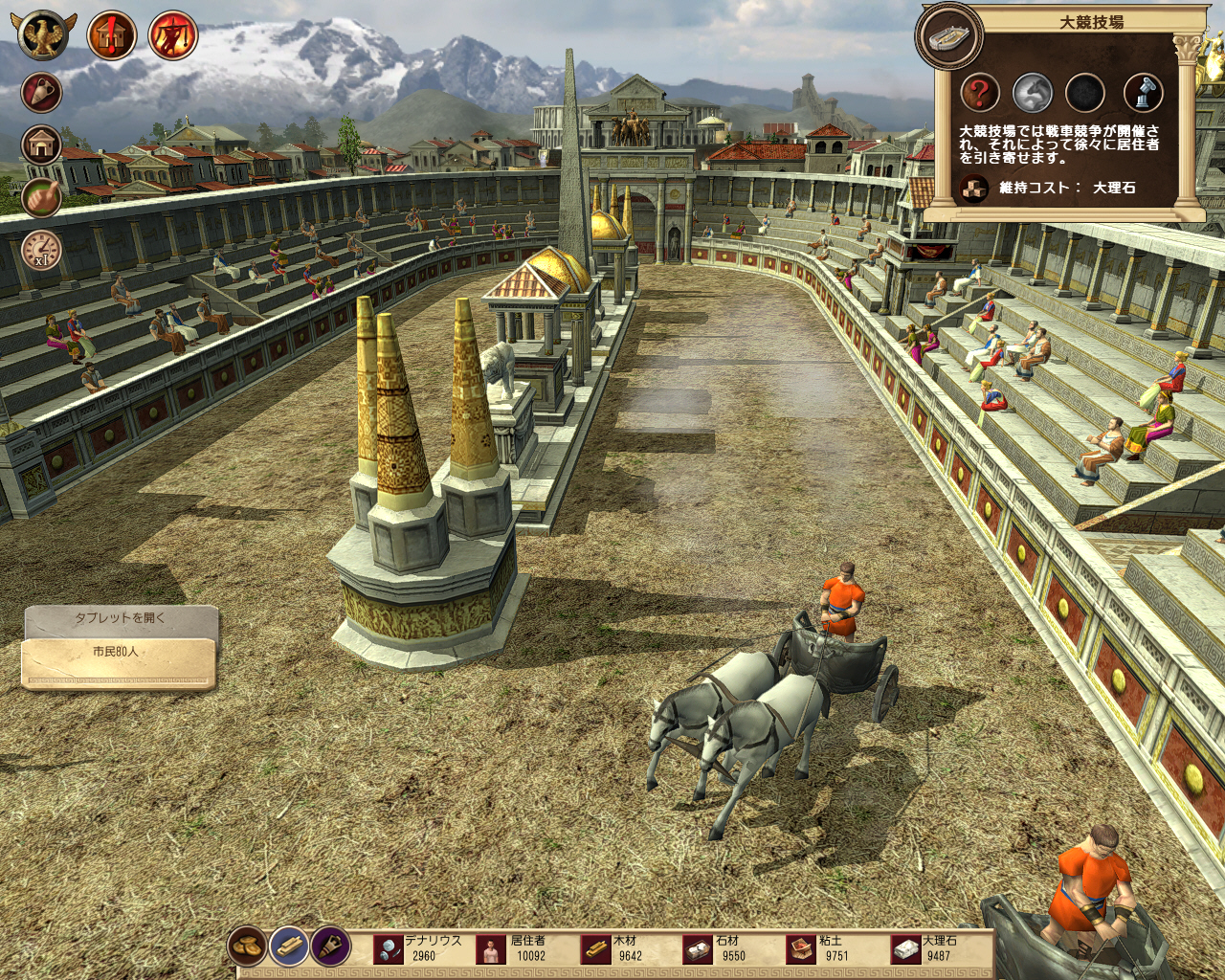Click the '大理石' marble resource icon

(905, 949)
